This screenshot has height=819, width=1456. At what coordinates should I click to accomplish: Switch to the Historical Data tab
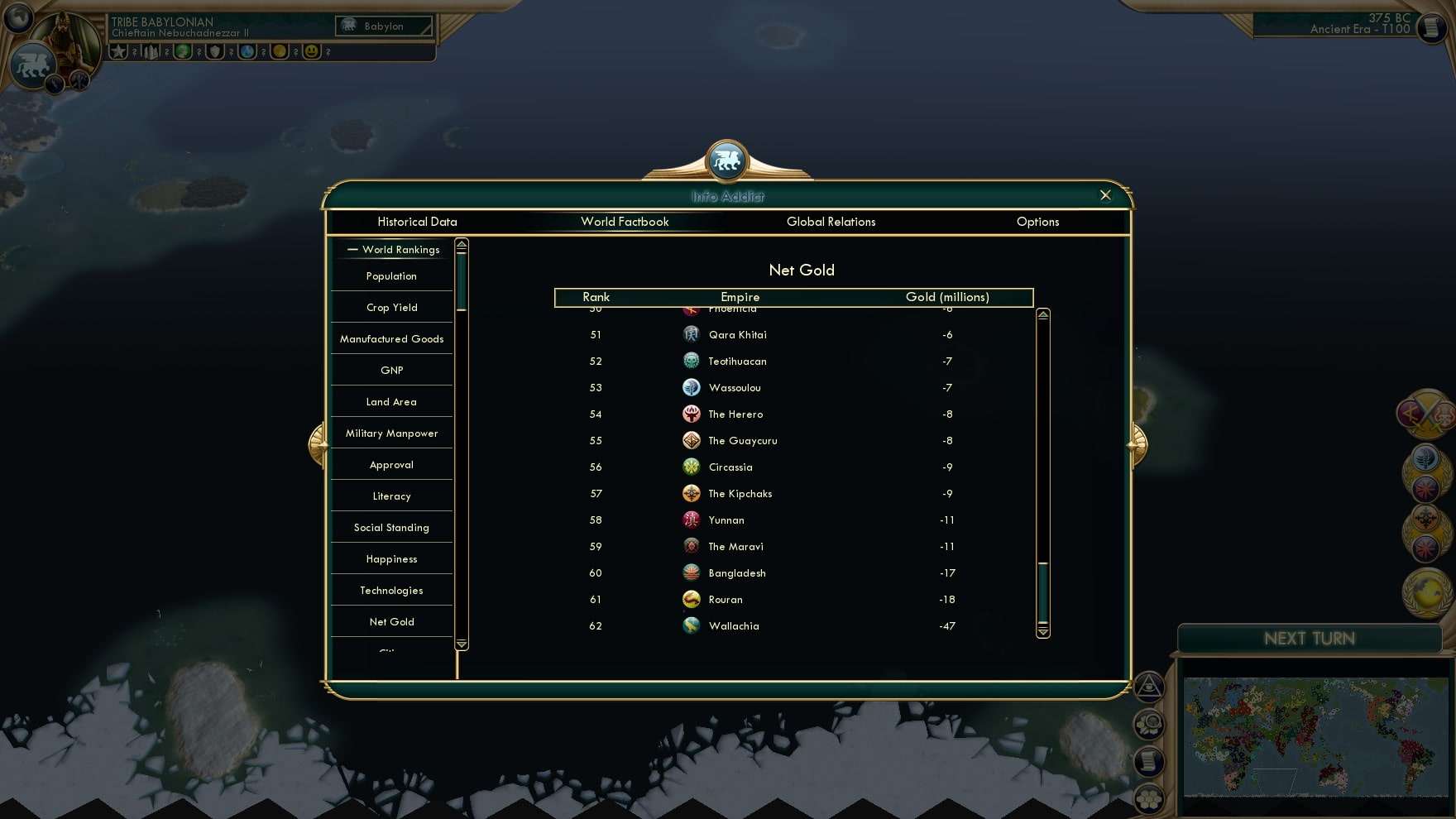coord(417,222)
